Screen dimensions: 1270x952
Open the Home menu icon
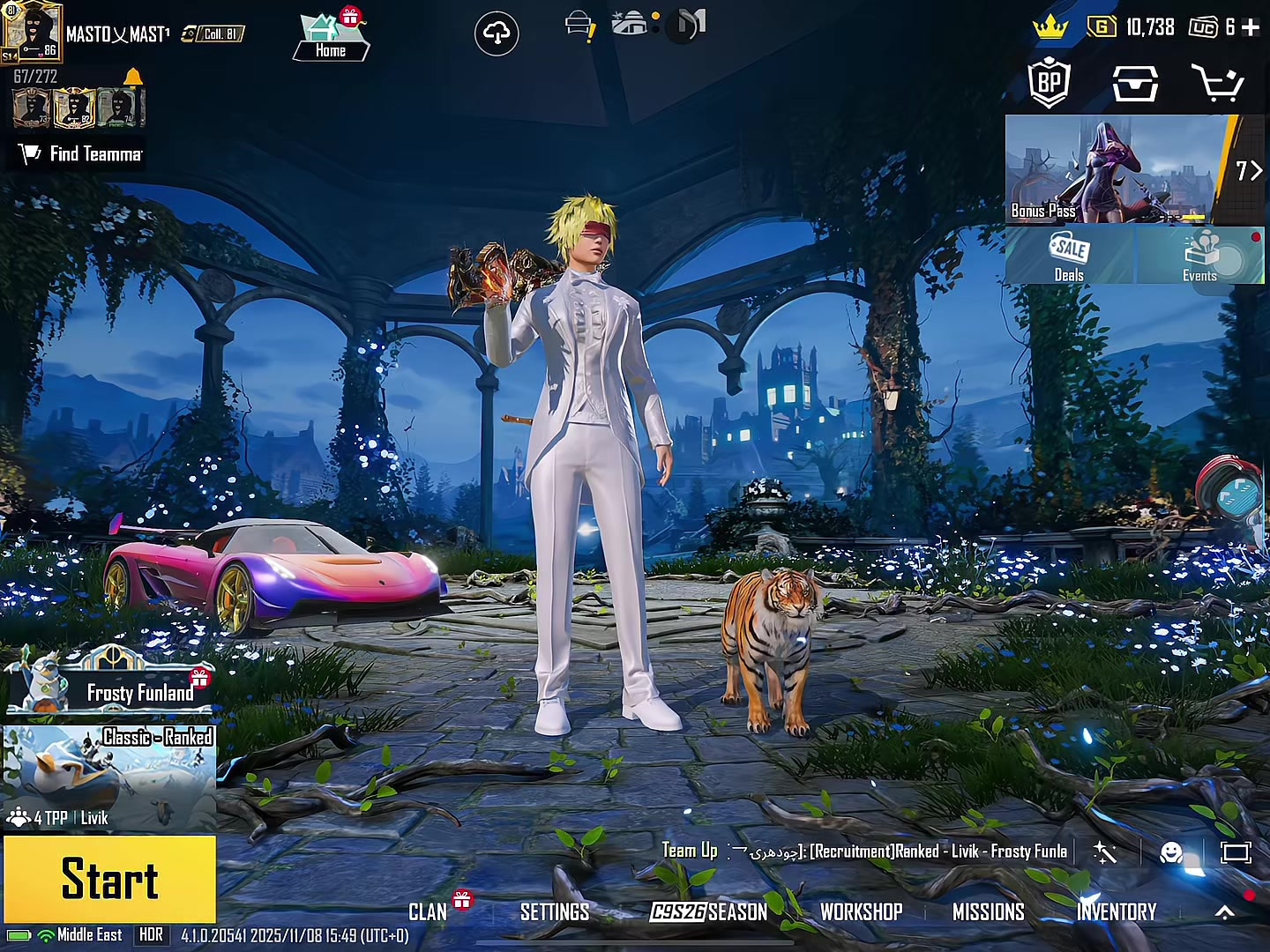click(x=331, y=37)
